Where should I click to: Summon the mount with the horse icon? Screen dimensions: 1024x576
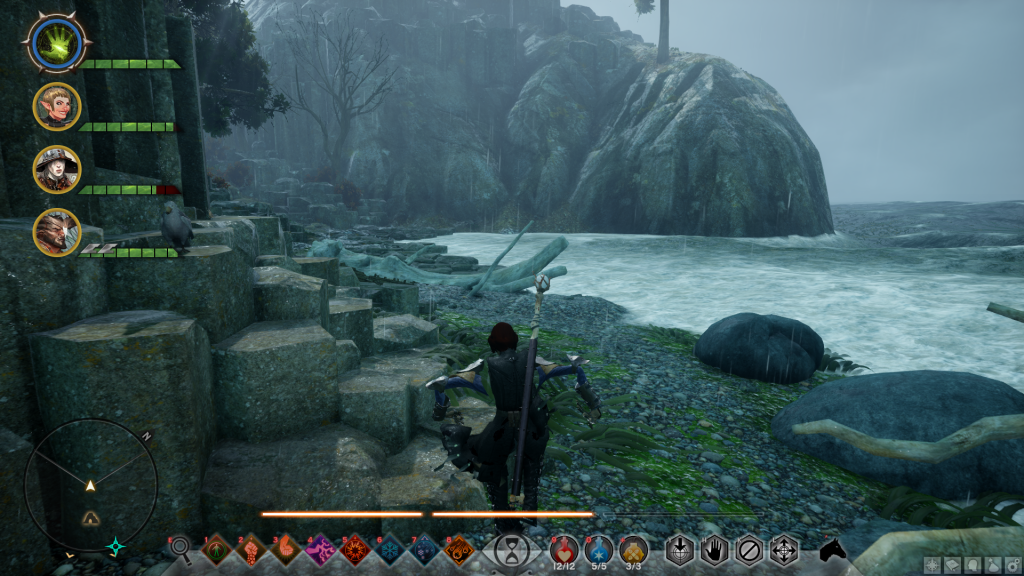point(832,549)
